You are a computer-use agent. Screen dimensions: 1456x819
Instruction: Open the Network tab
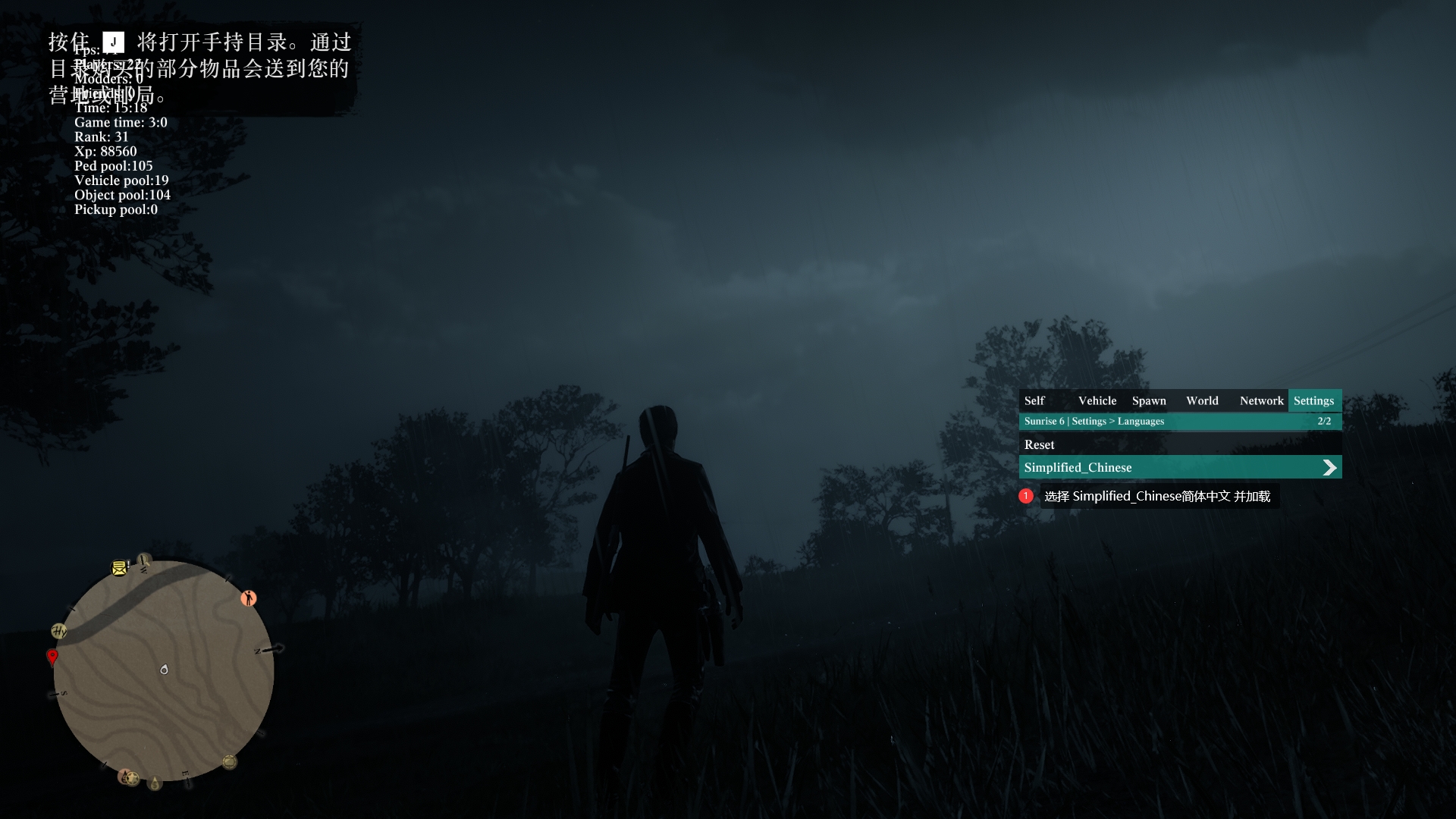coord(1261,401)
